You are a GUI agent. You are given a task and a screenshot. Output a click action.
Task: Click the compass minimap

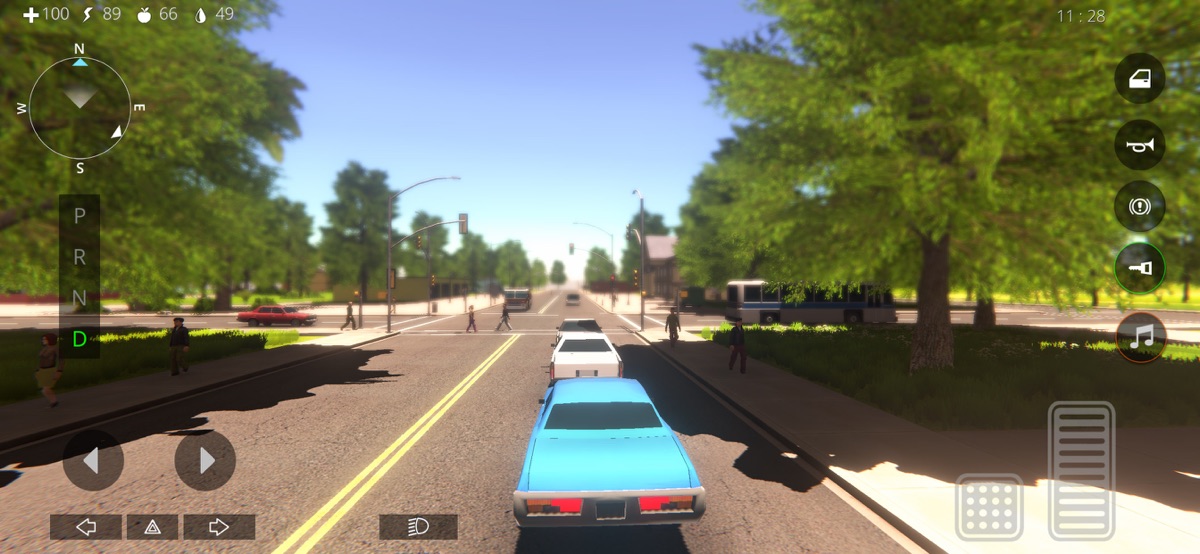(80, 105)
